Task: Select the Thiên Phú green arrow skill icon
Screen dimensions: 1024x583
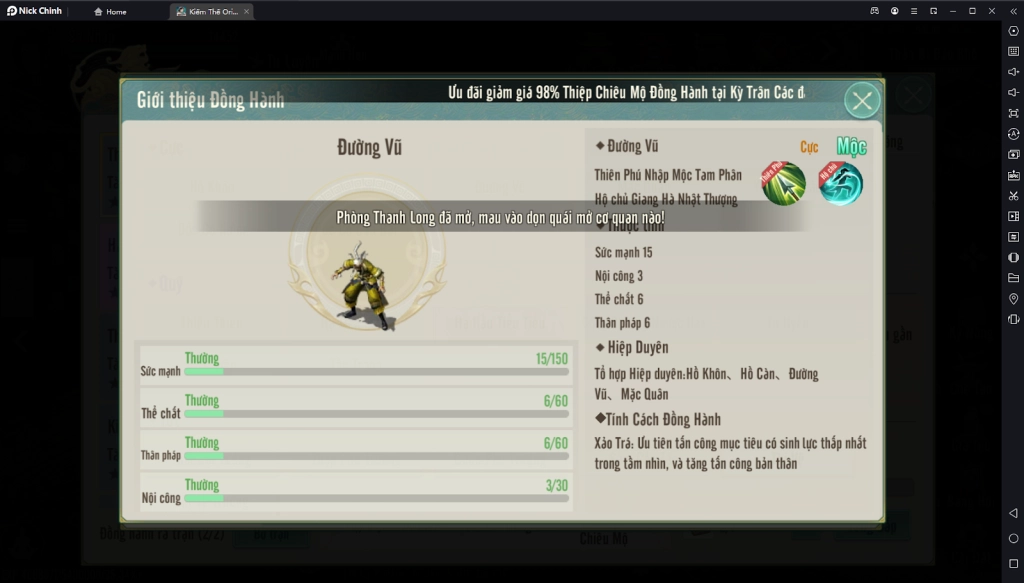Action: pyautogui.click(x=784, y=184)
